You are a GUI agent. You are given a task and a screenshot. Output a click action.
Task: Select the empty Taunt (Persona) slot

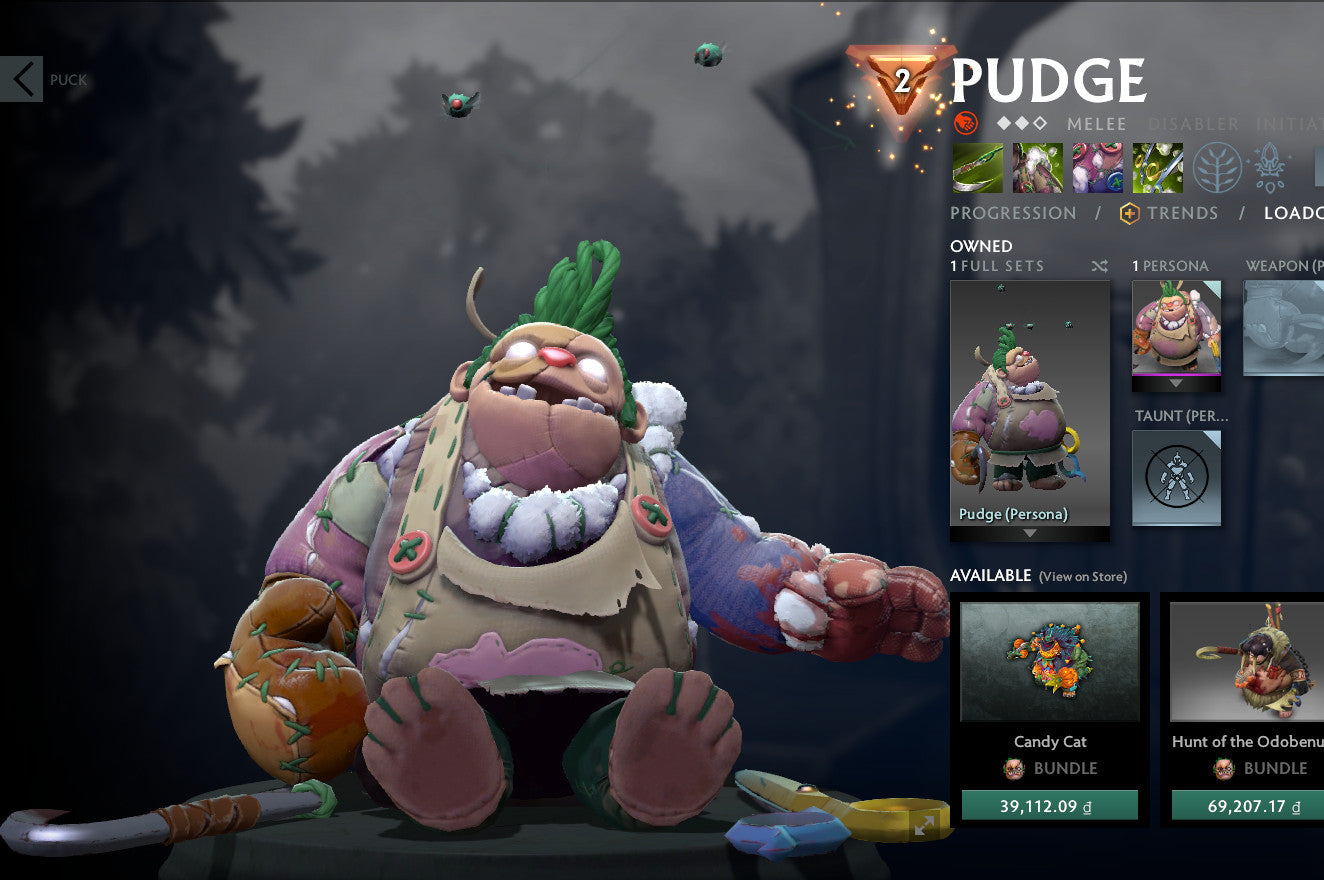pyautogui.click(x=1177, y=477)
